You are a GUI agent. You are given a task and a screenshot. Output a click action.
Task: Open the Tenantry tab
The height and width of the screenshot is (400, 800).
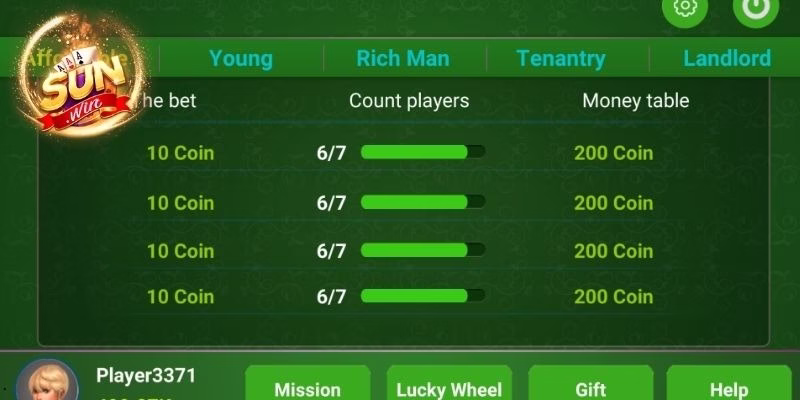click(x=561, y=58)
